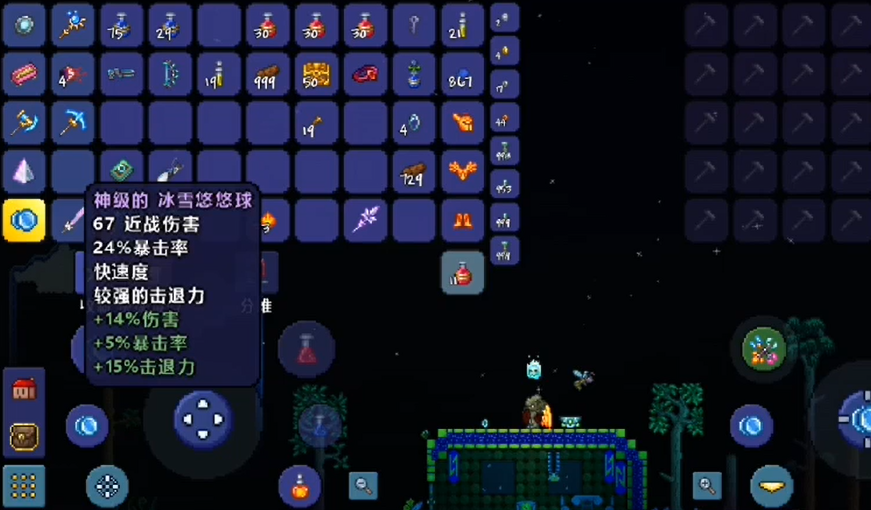Tap the orange potion quick-use button
This screenshot has width=871, height=510.
coord(299,486)
